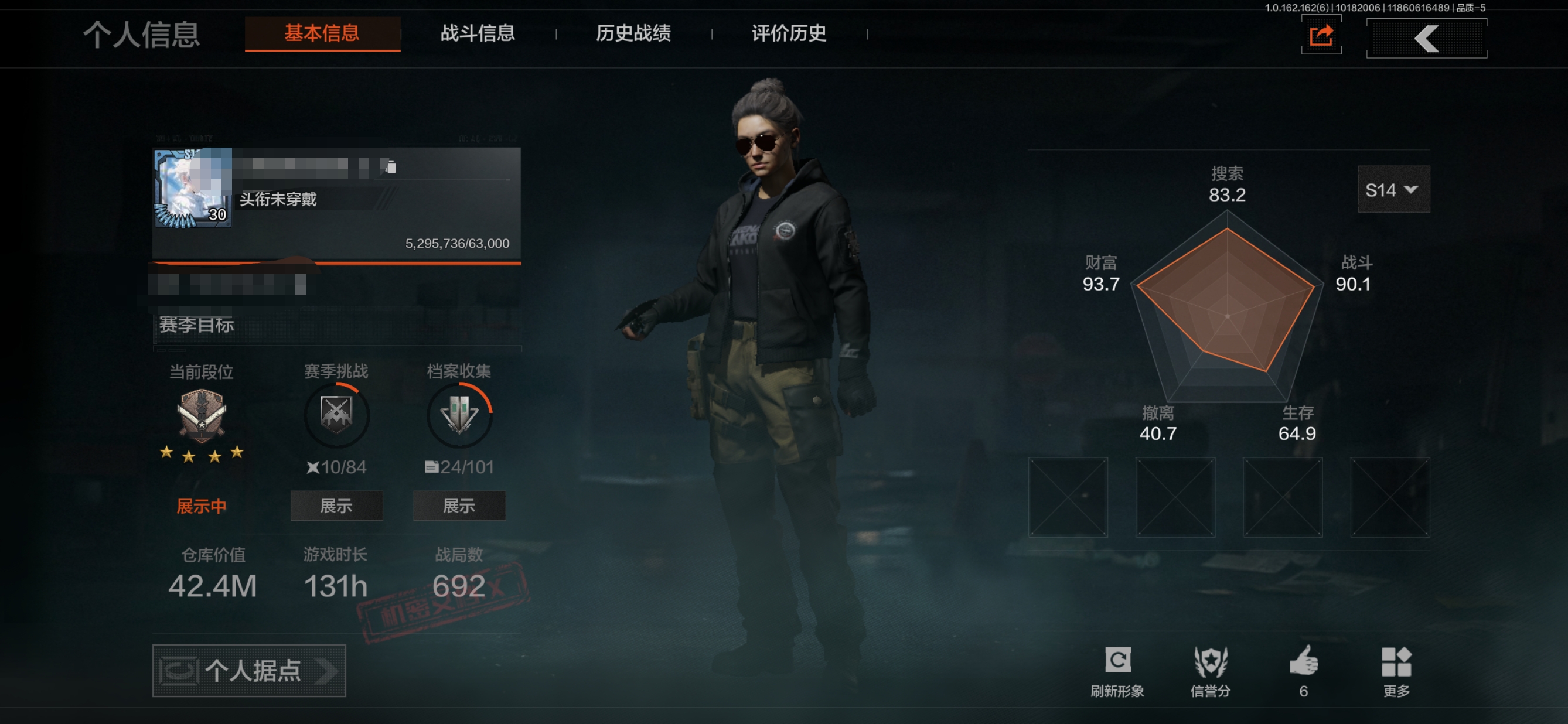Give a thumbs-up like
The width and height of the screenshot is (1568, 724).
(1303, 670)
